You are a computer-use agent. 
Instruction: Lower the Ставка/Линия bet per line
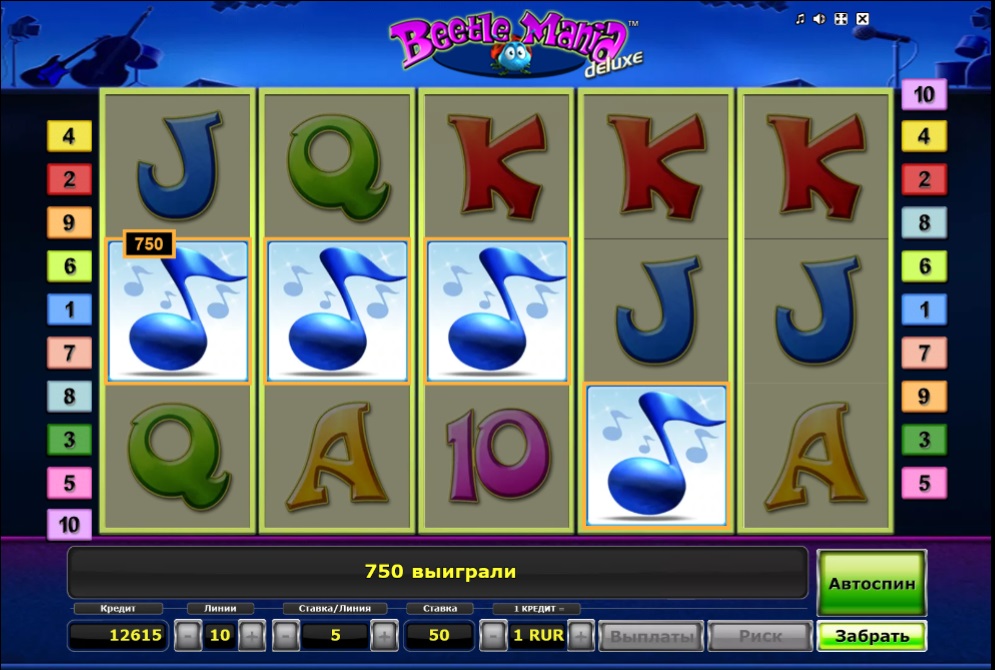tap(286, 635)
